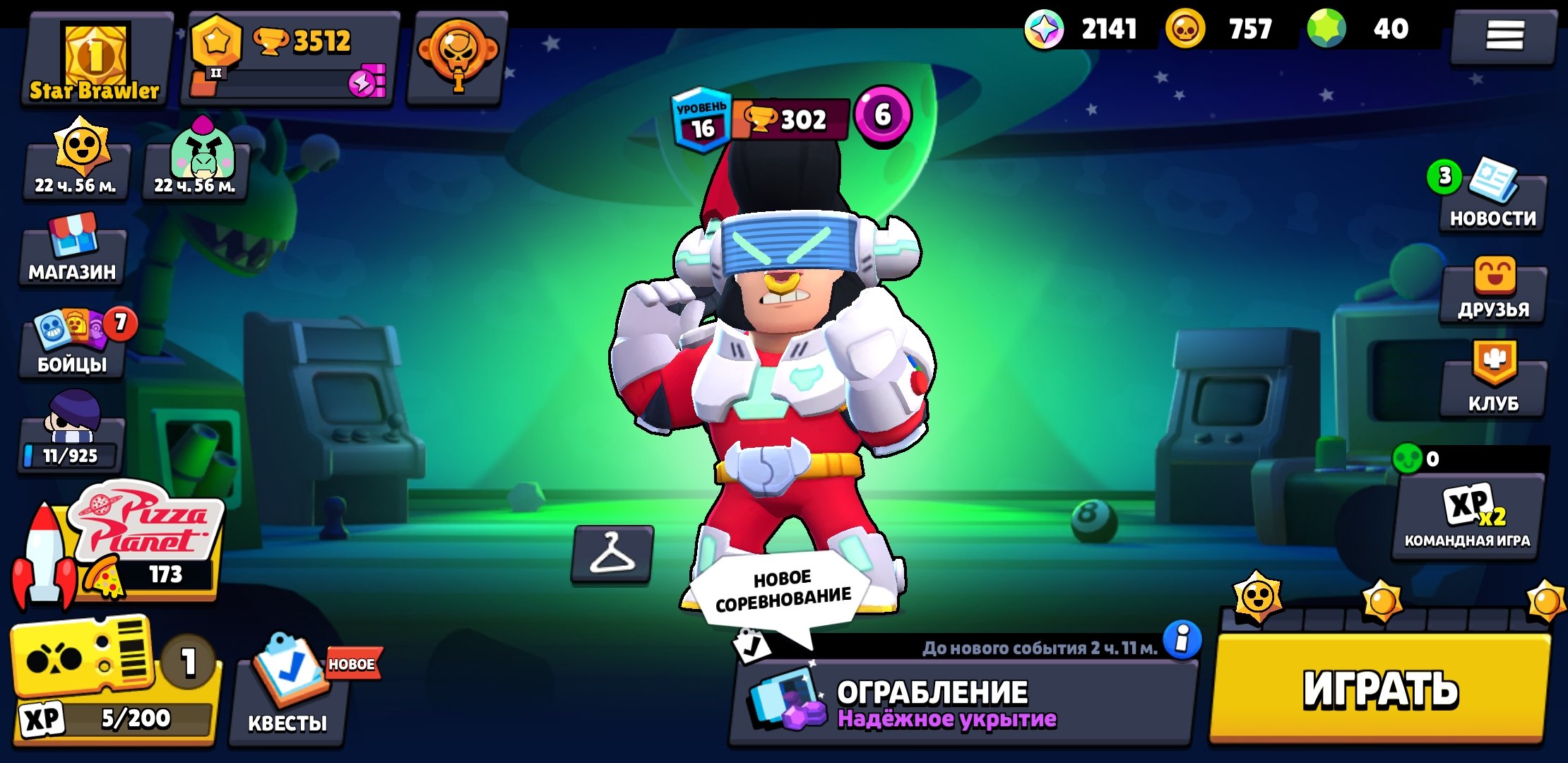This screenshot has height=763, width=1568.
Task: Show event info with the blue i icon
Action: 1182,640
